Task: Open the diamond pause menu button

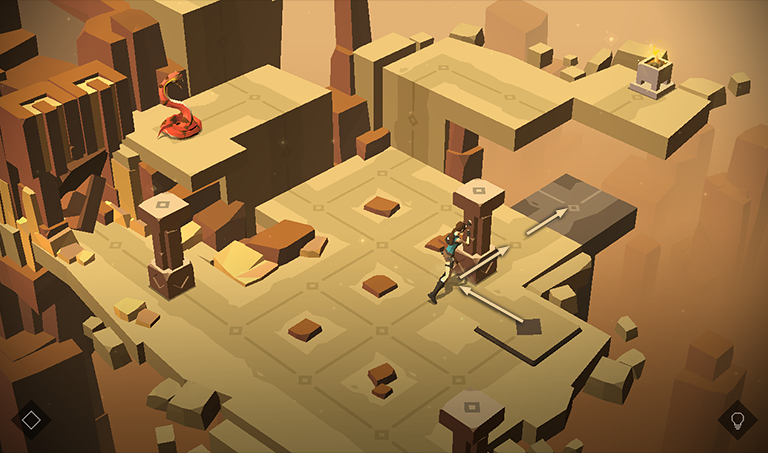Action: (31, 420)
